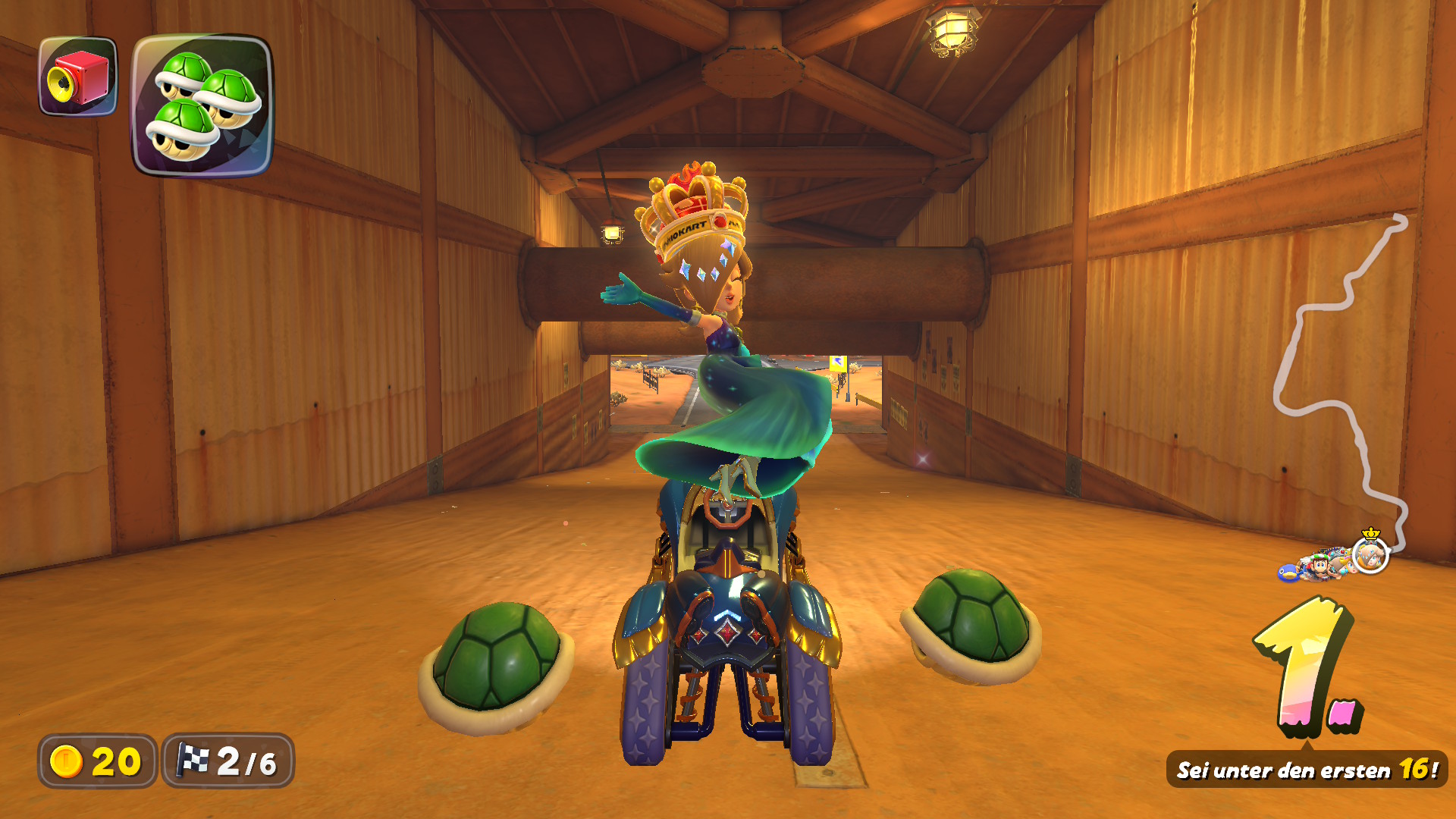Select the crowned player marker on minimap
Screen dimensions: 1456x819
pos(1370,554)
